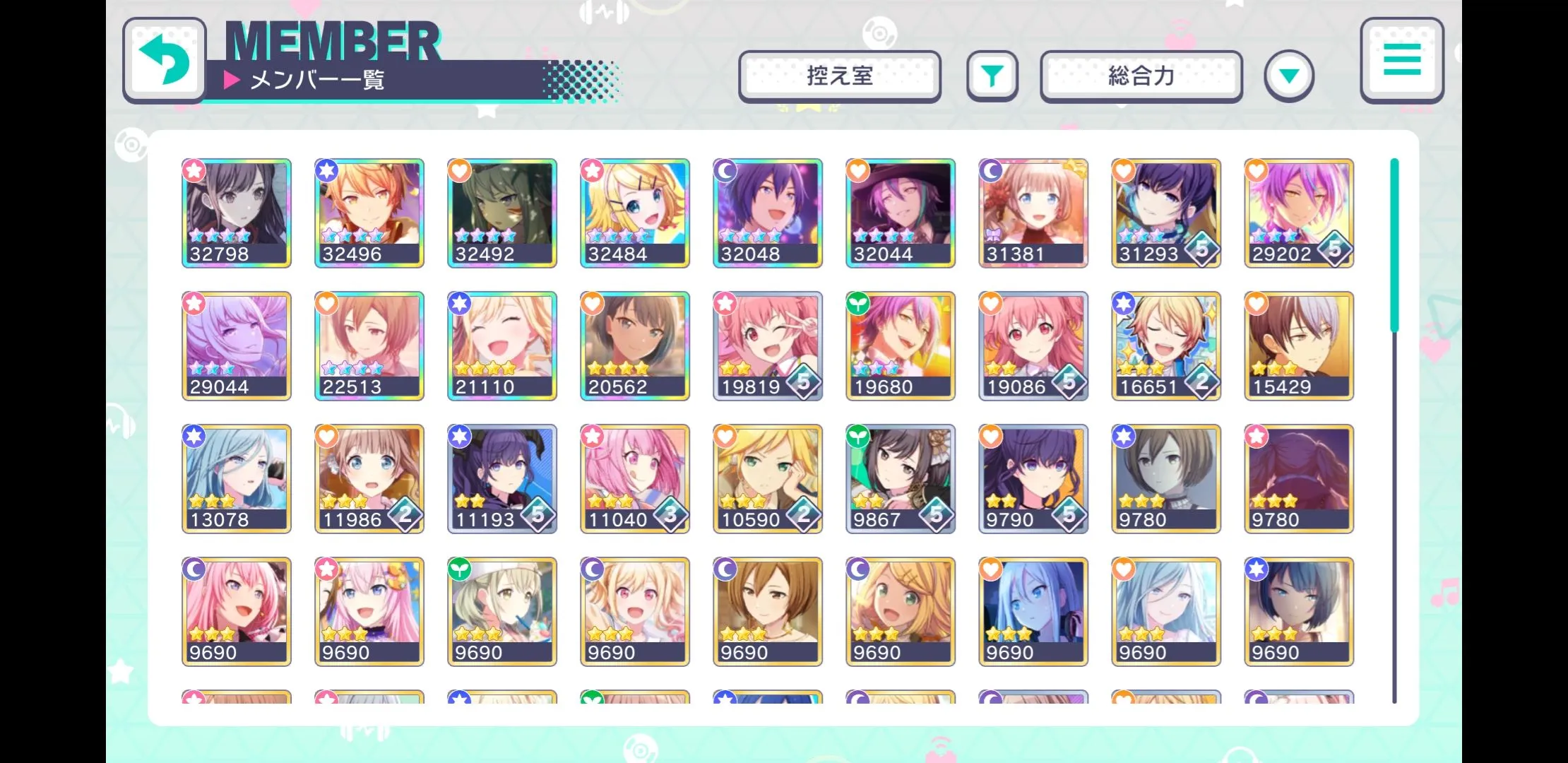
Task: Select the card showing 32484 power
Action: (x=635, y=213)
